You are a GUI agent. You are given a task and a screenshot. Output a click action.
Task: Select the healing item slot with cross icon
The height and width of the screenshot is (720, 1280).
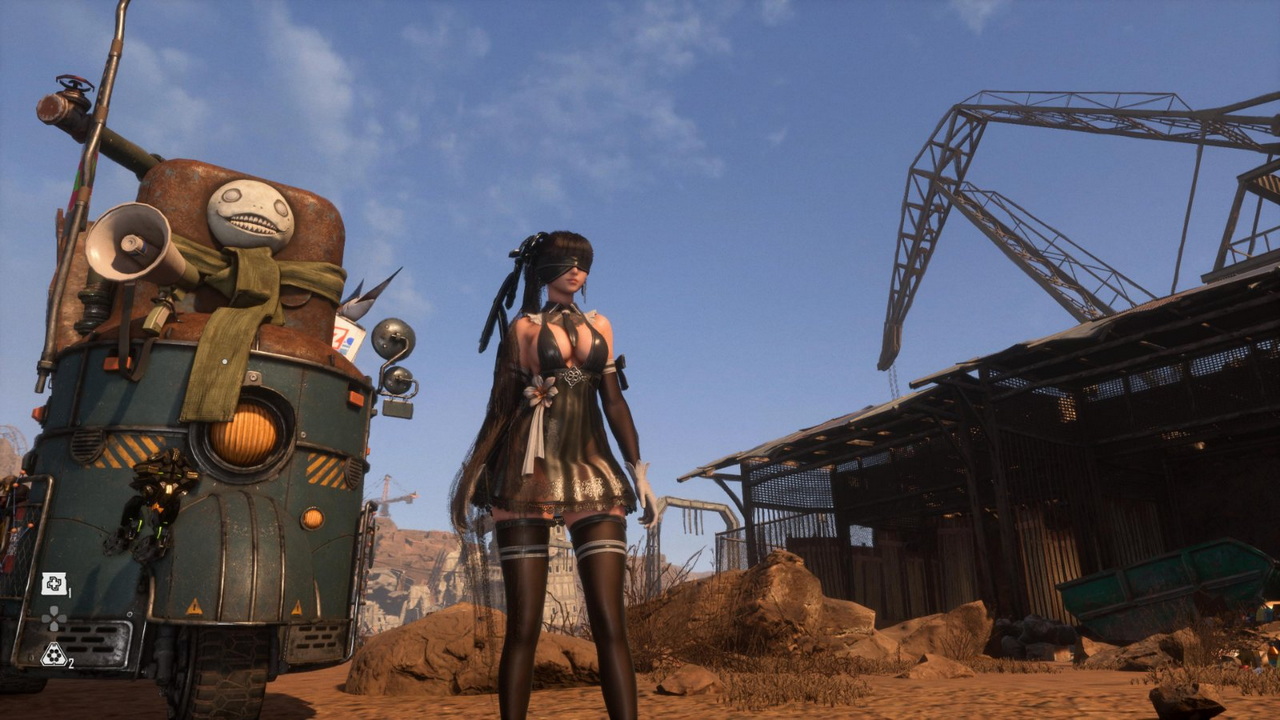coord(53,584)
